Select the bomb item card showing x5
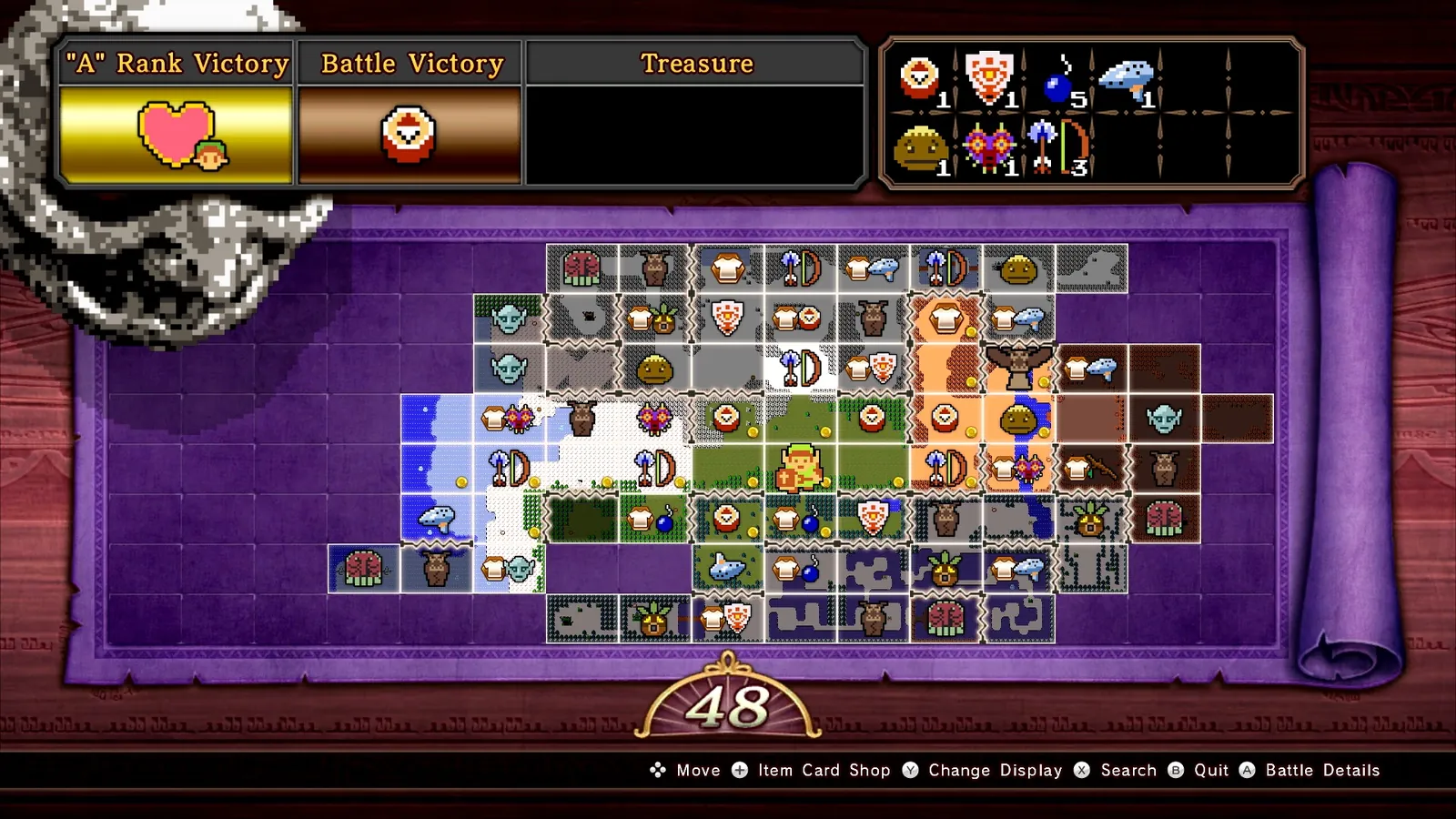The image size is (1456, 819). click(x=1056, y=82)
